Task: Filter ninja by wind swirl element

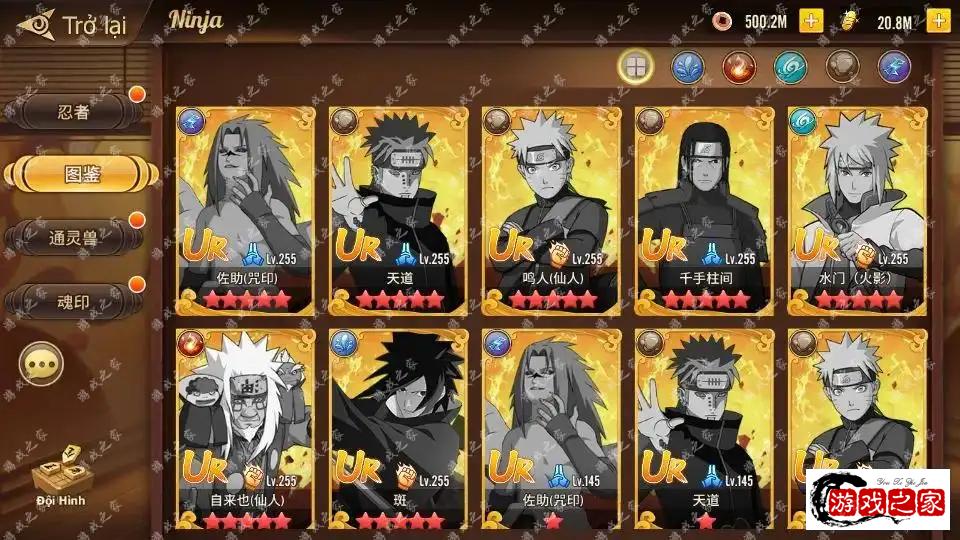Action: [x=791, y=67]
